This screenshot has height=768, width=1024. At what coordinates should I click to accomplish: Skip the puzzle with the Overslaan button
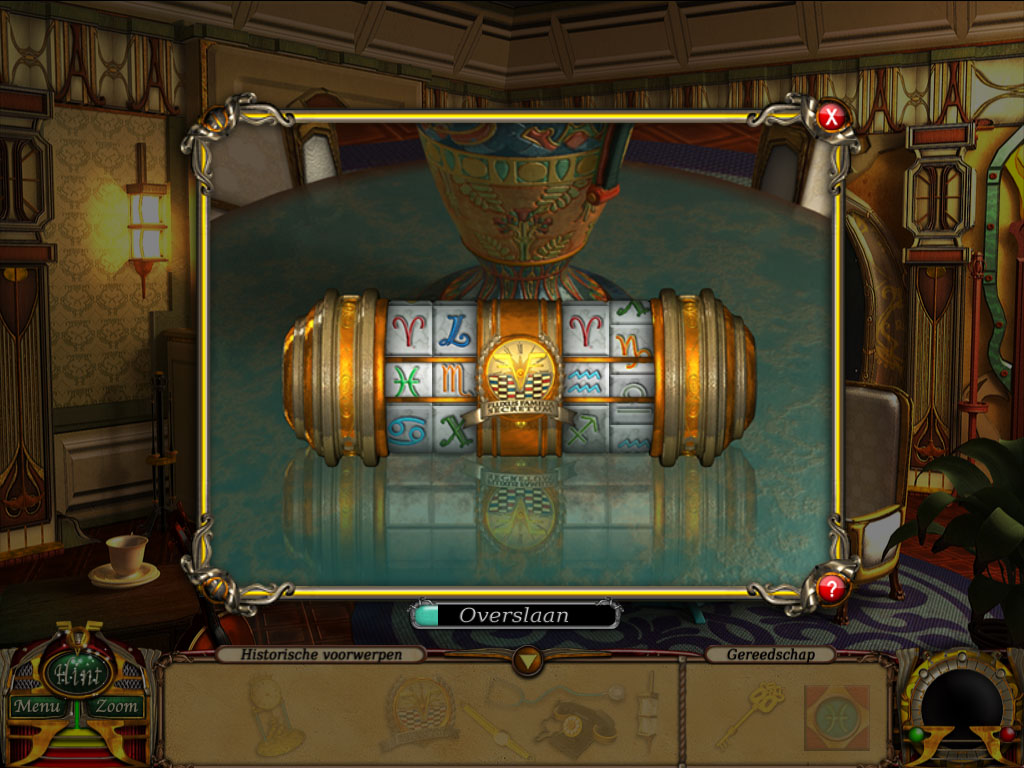[x=516, y=615]
